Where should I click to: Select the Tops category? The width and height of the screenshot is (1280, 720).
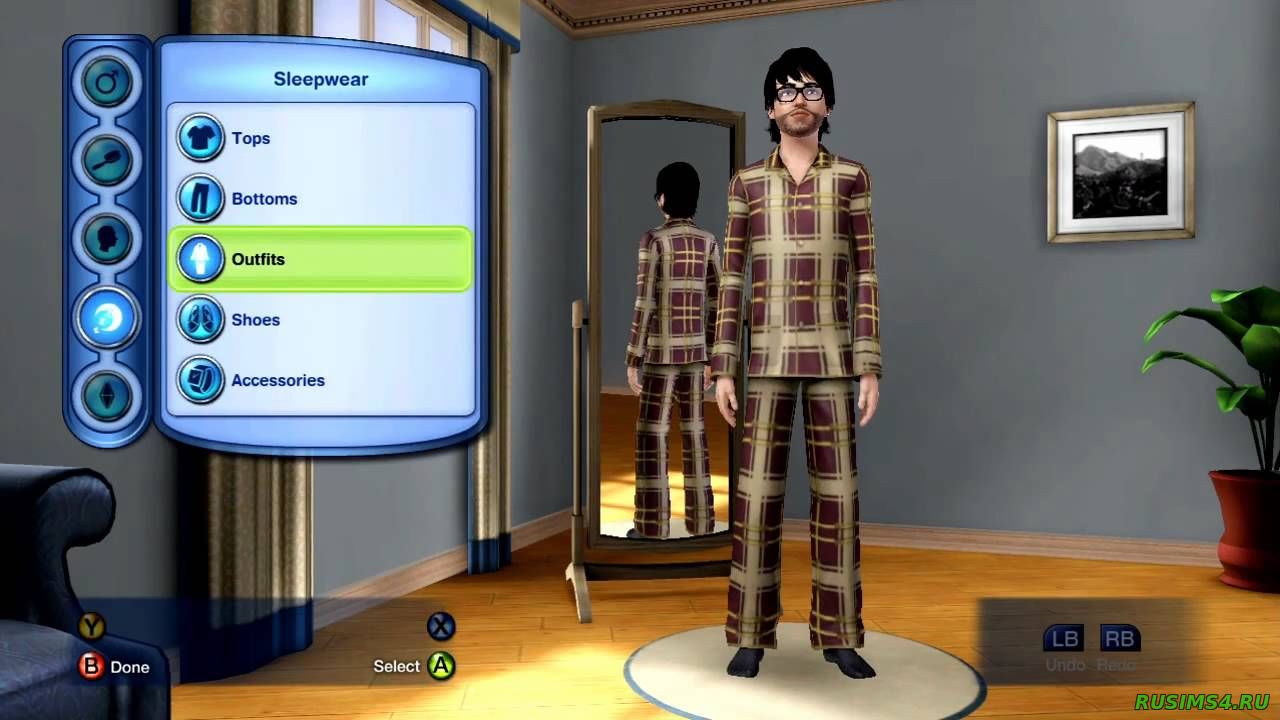[x=250, y=138]
